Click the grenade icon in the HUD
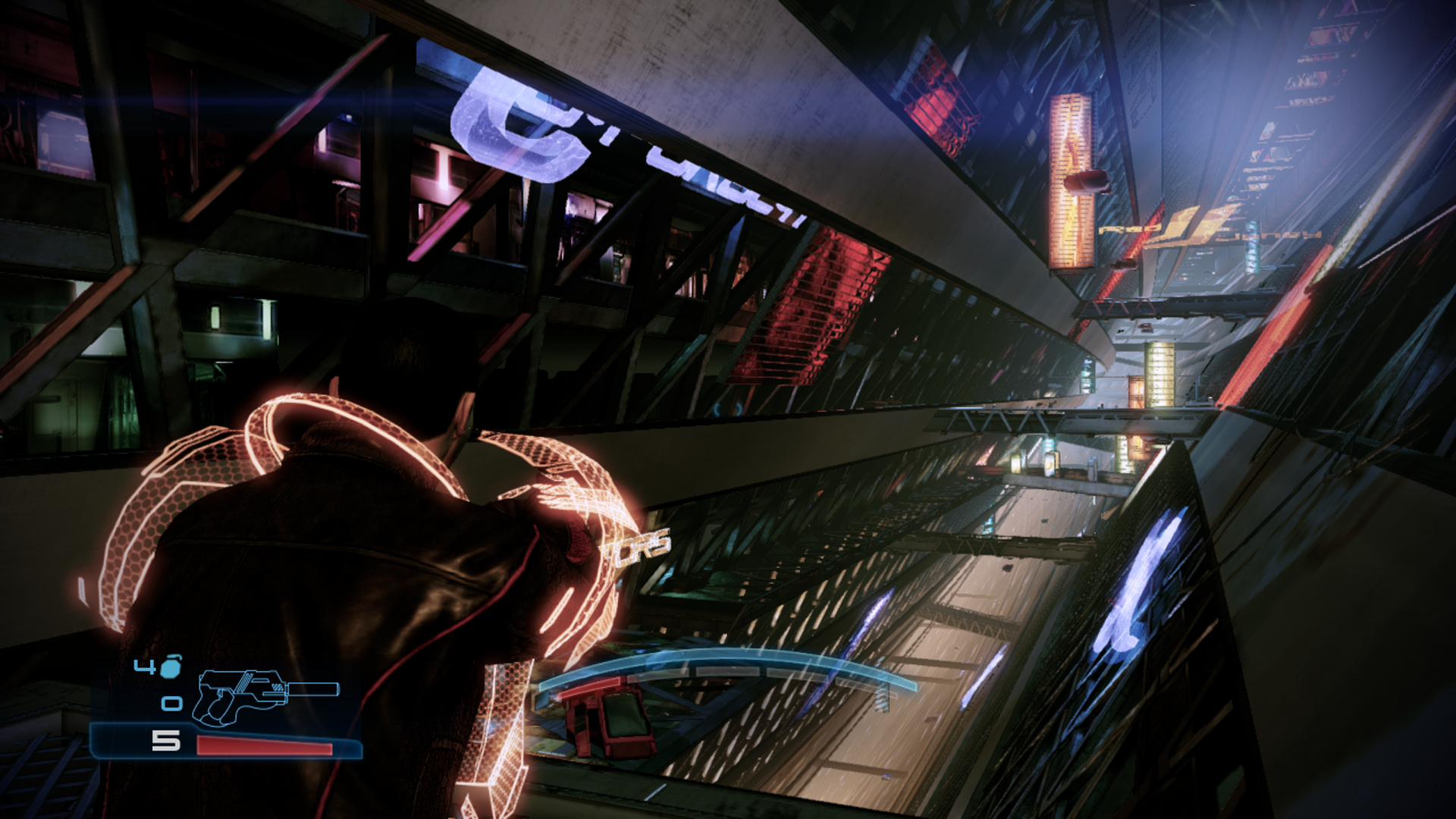Screen dimensions: 1456x819 pyautogui.click(x=171, y=667)
